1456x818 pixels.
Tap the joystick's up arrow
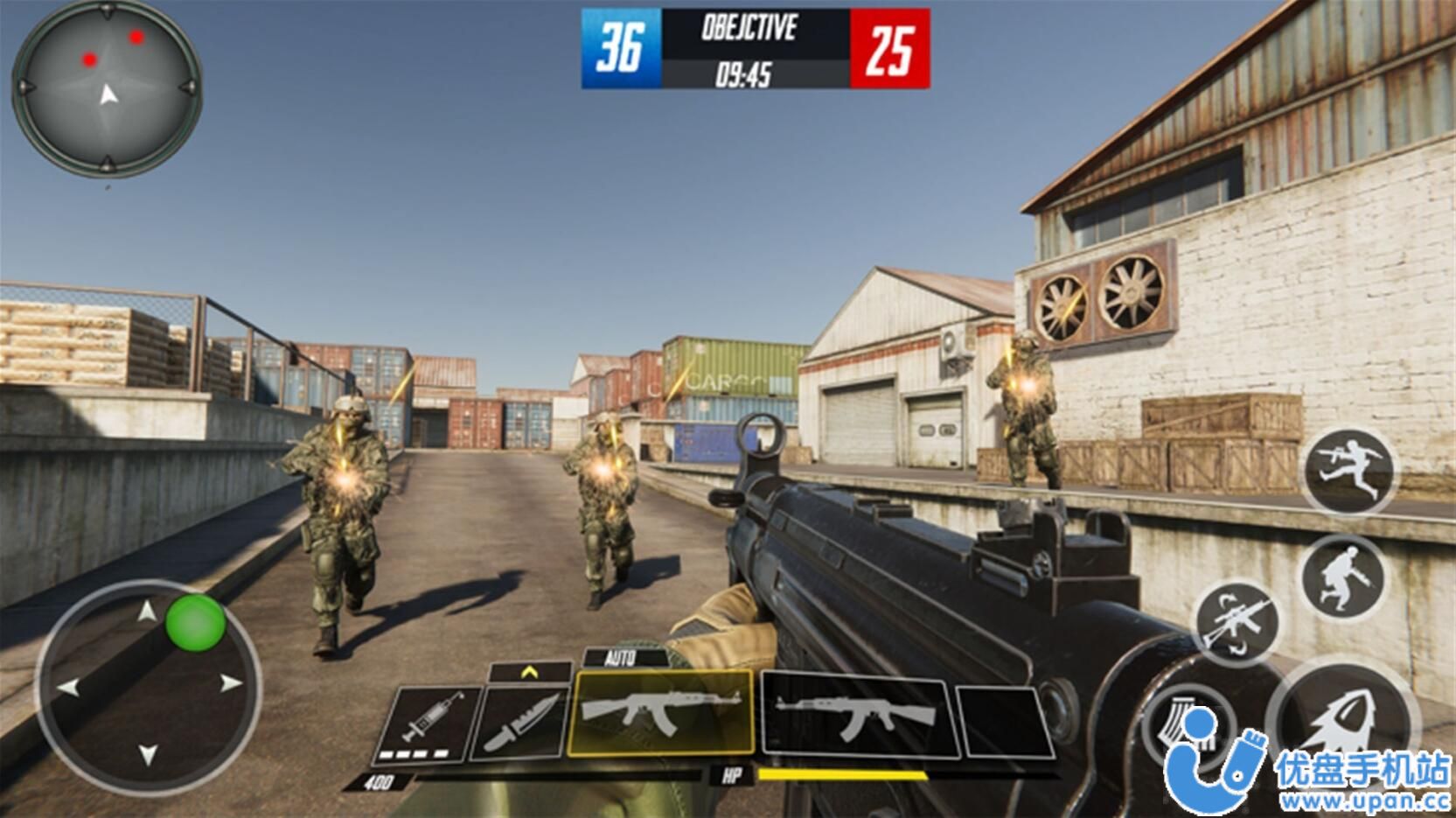148,611
